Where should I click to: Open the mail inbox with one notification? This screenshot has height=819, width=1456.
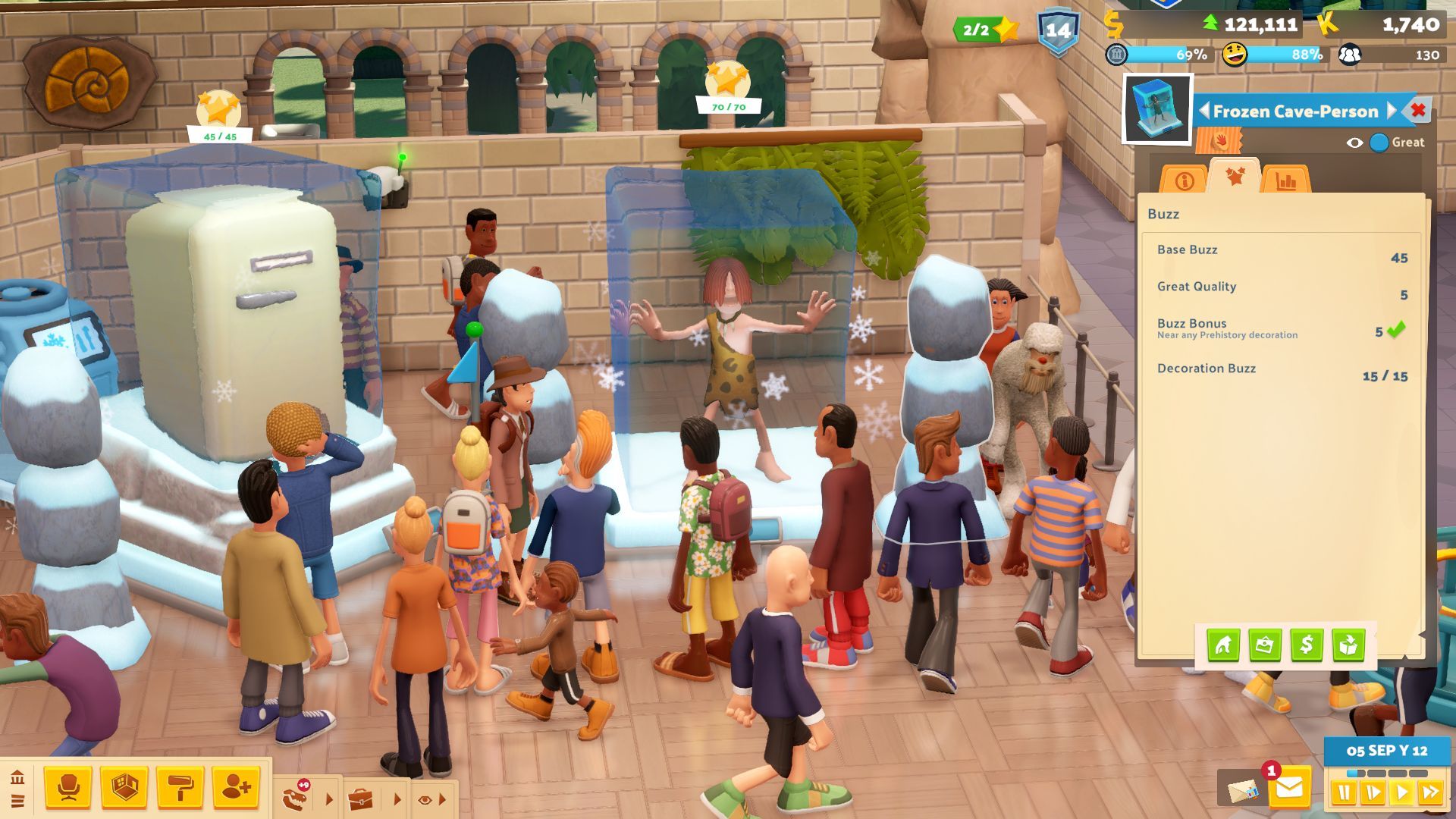pyautogui.click(x=1288, y=789)
